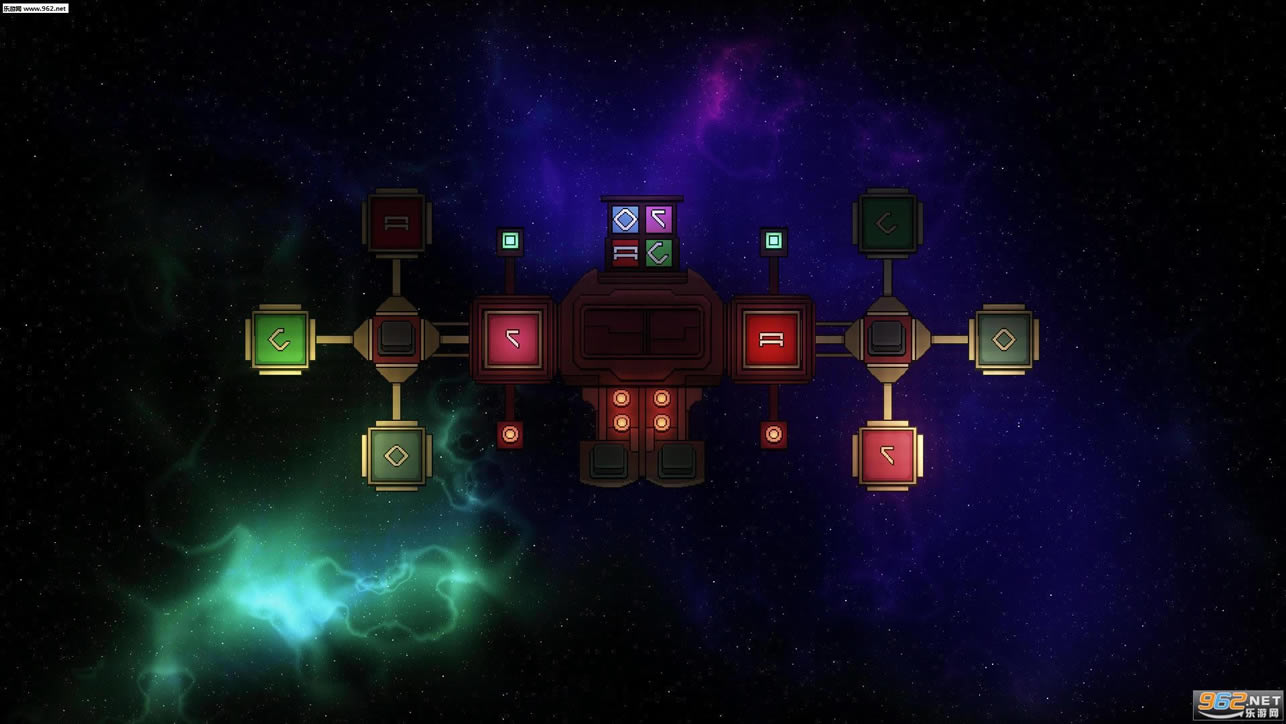
Task: Select the blue diamond tile
Action: coord(625,219)
